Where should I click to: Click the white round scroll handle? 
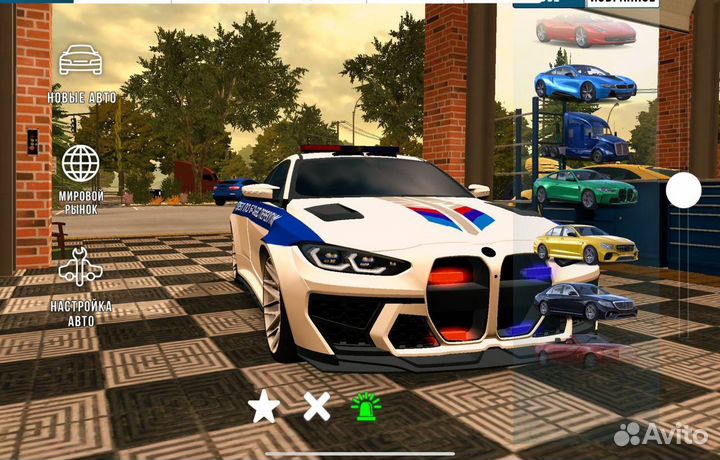[684, 190]
